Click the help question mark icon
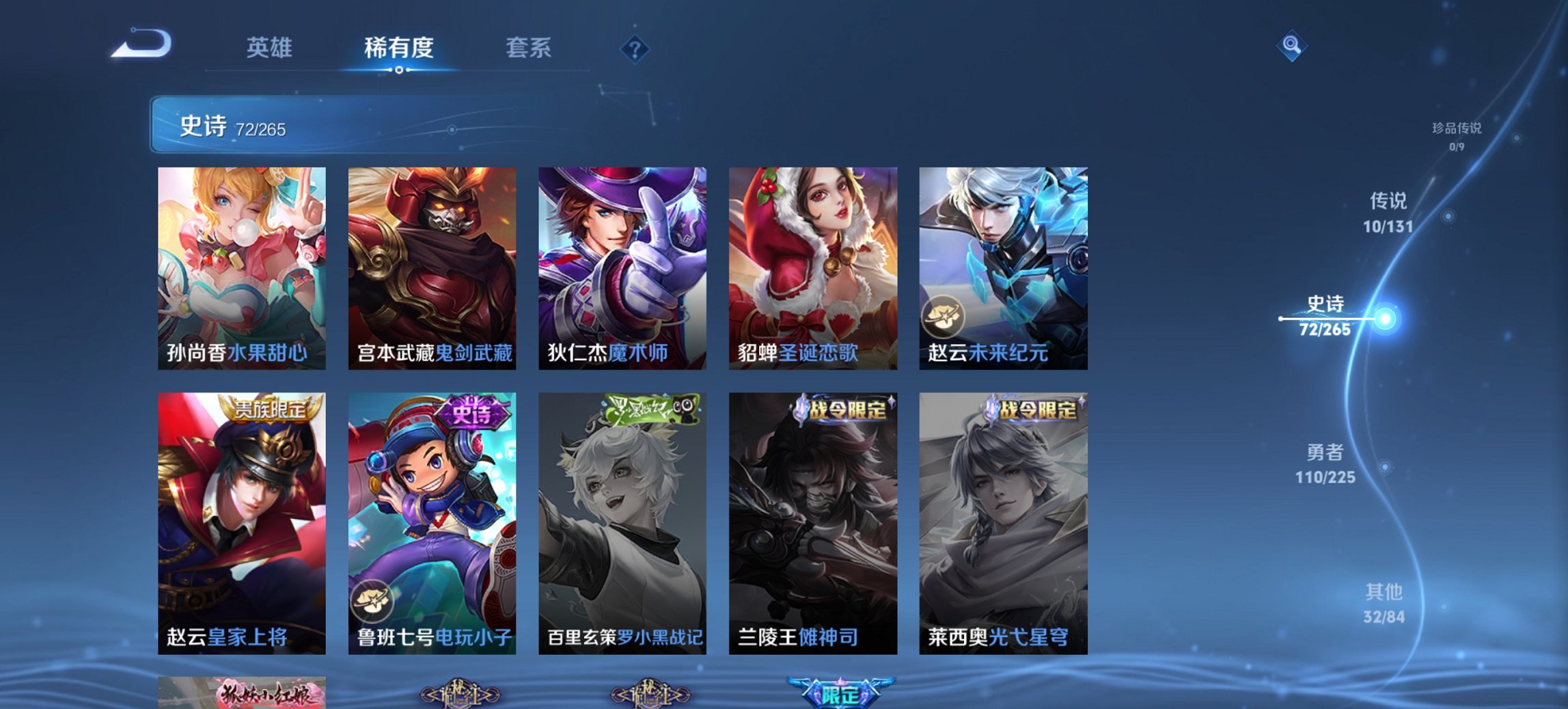The image size is (1568, 709). [634, 48]
